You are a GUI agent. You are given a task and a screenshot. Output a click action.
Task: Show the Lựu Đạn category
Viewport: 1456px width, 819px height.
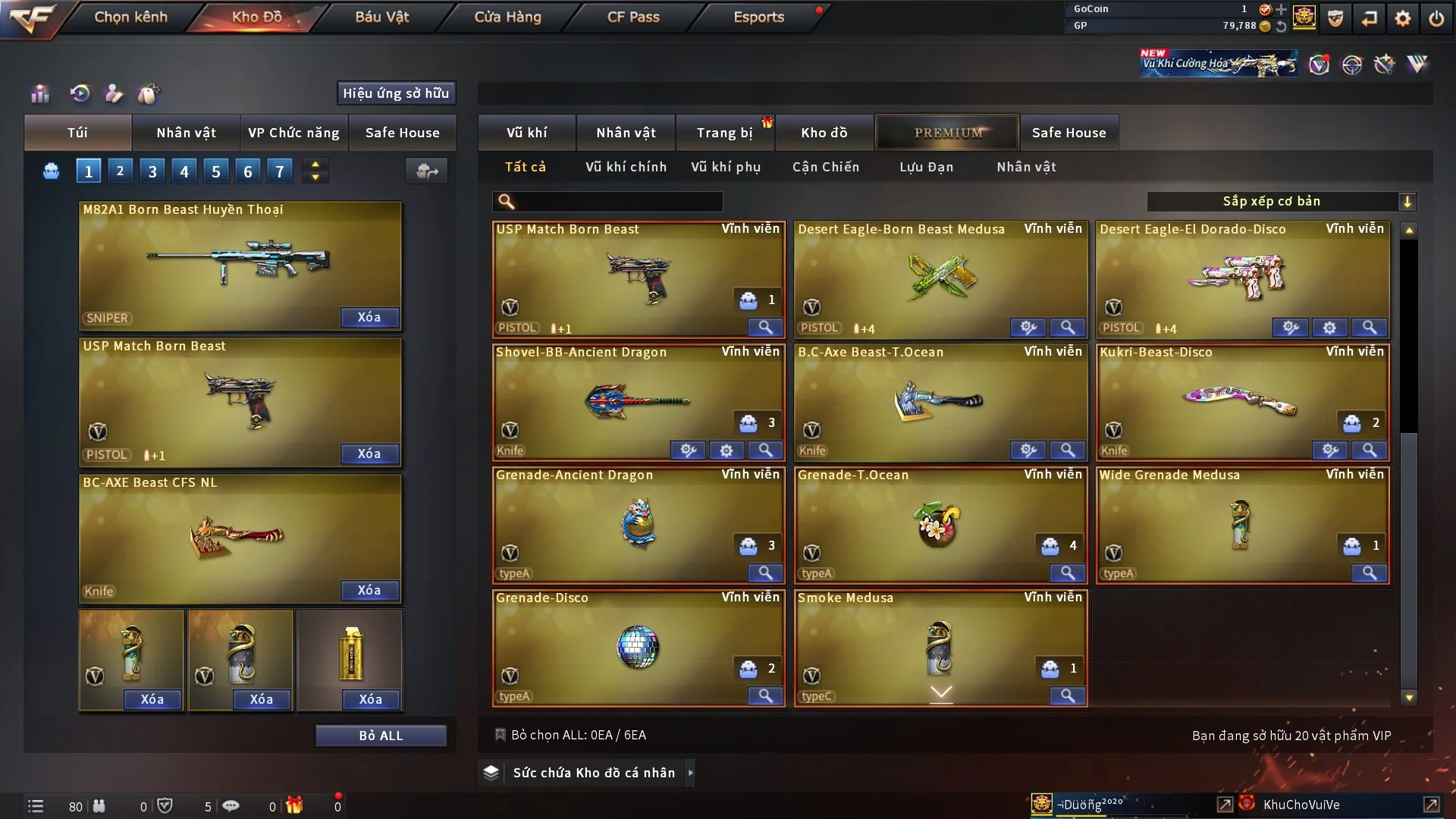coord(926,167)
